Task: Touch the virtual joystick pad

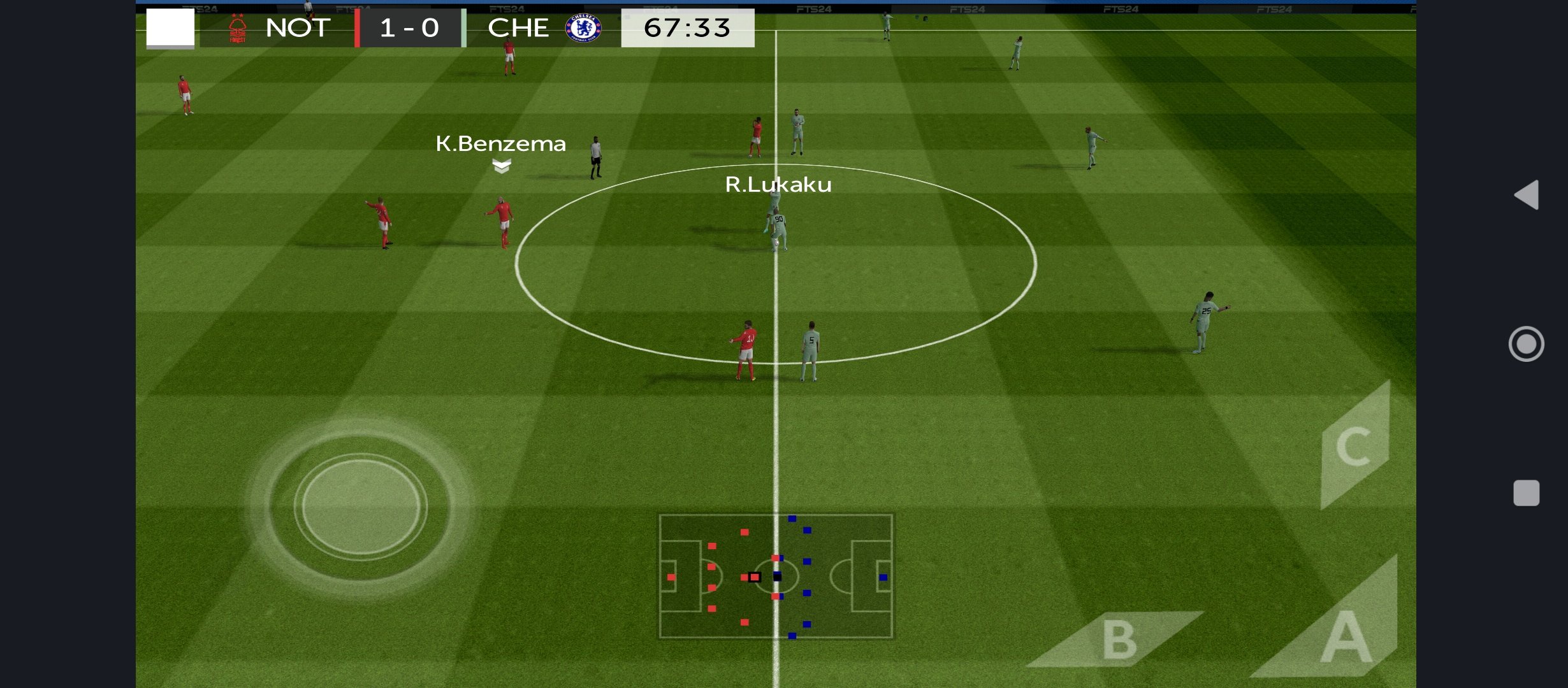Action: tap(361, 507)
